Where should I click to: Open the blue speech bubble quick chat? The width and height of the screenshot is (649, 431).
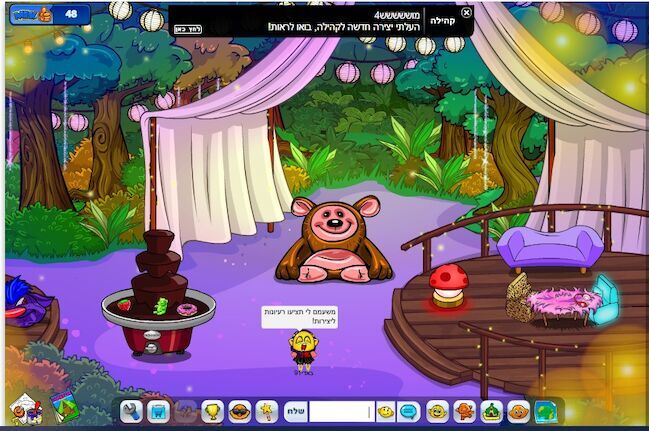[x=409, y=411]
